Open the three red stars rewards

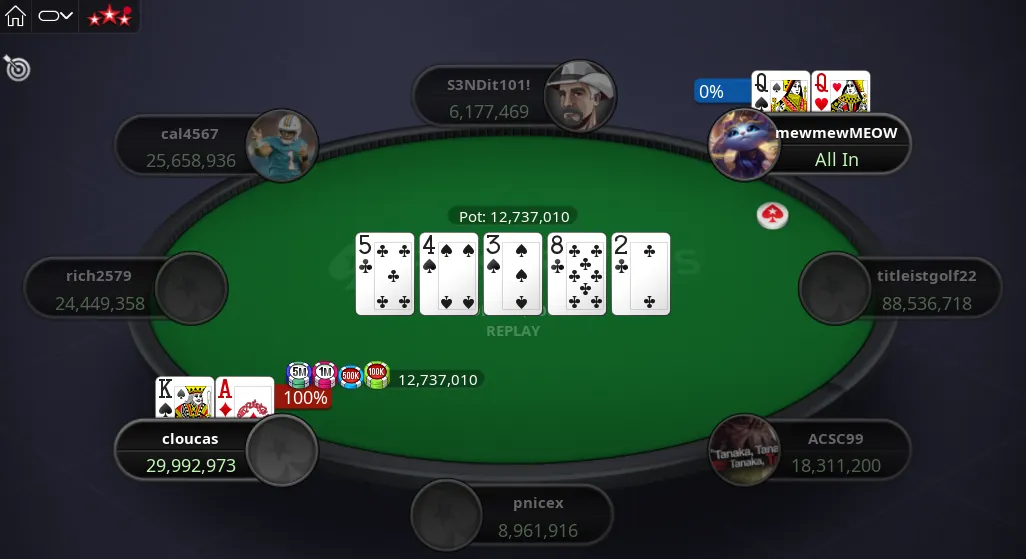[109, 16]
